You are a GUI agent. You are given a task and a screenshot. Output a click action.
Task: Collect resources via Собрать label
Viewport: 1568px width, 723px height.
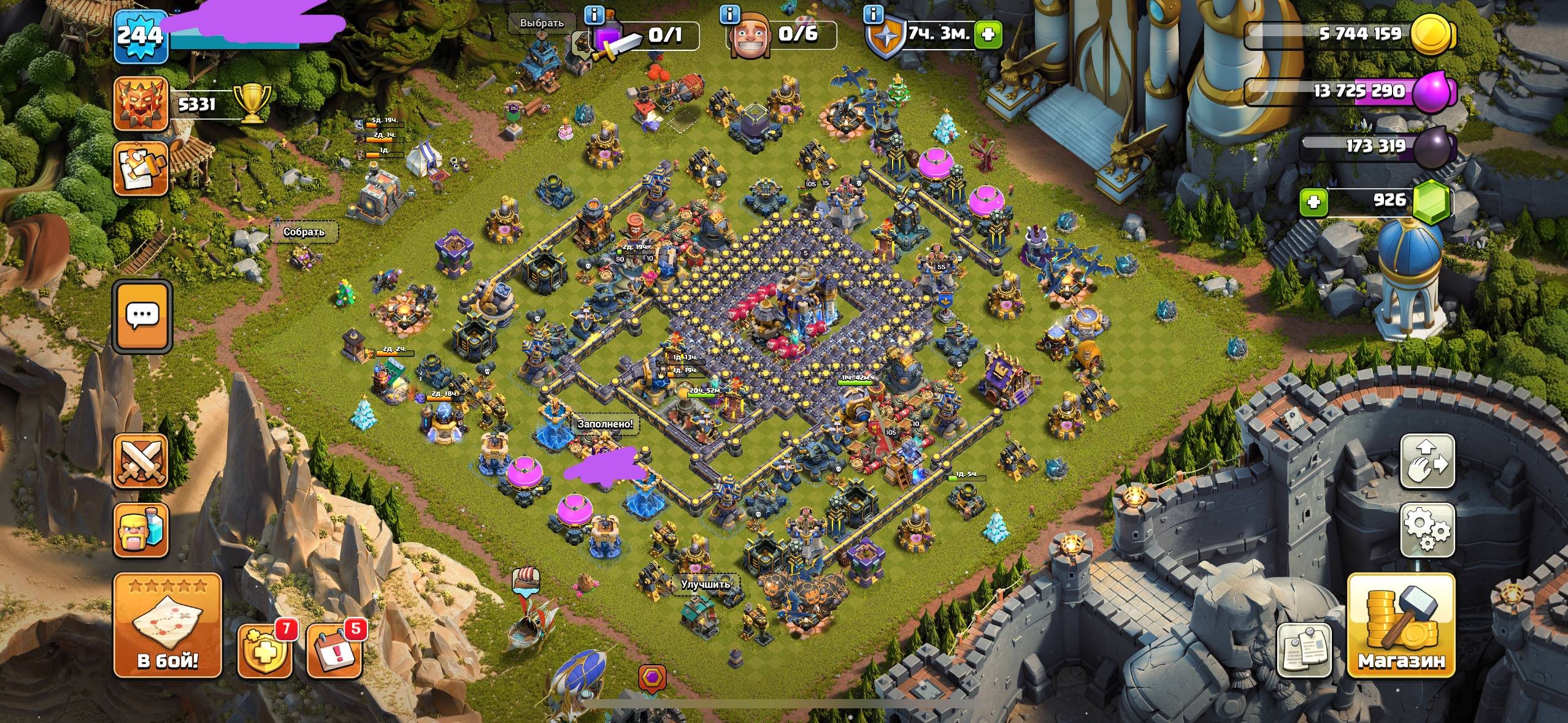coord(304,232)
